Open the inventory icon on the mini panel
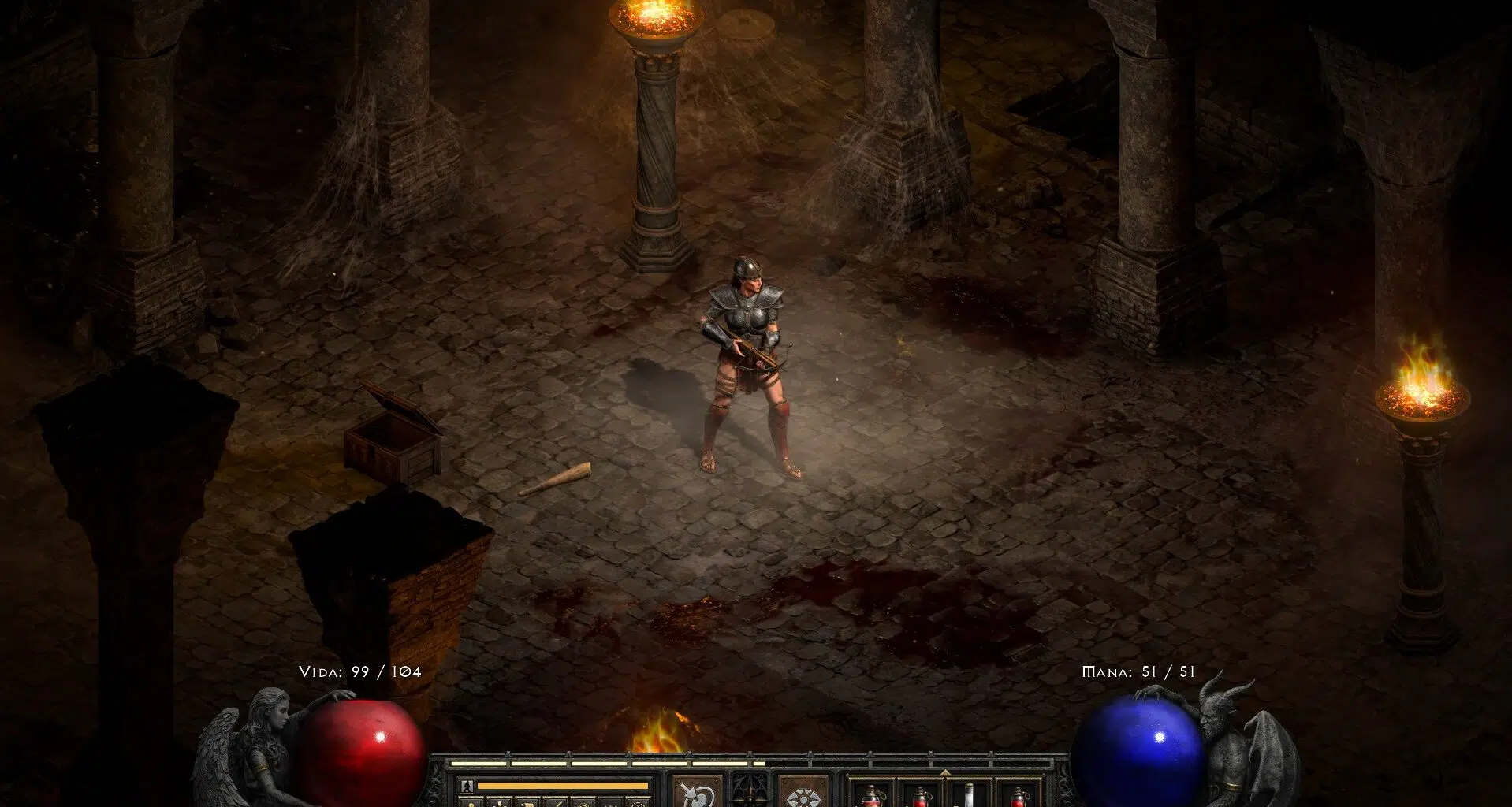1512x807 pixels. coord(499,804)
